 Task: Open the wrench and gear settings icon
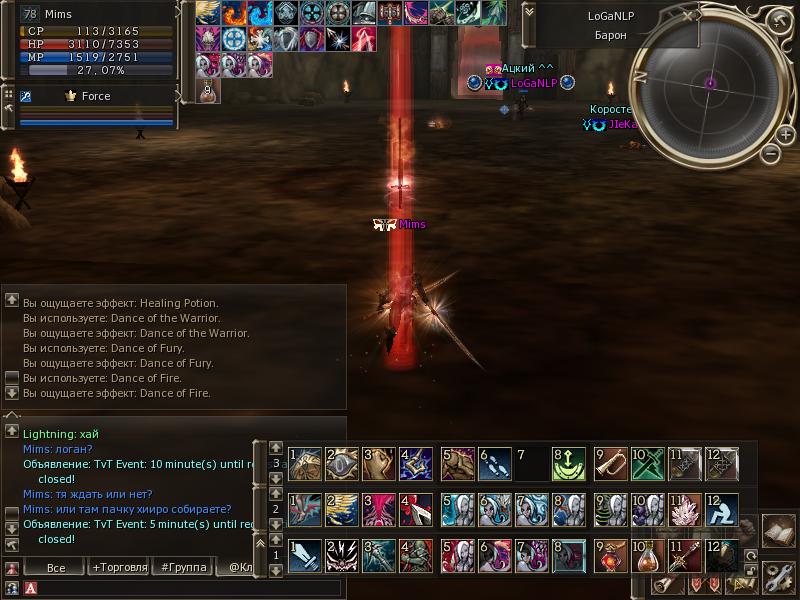pyautogui.click(x=778, y=575)
